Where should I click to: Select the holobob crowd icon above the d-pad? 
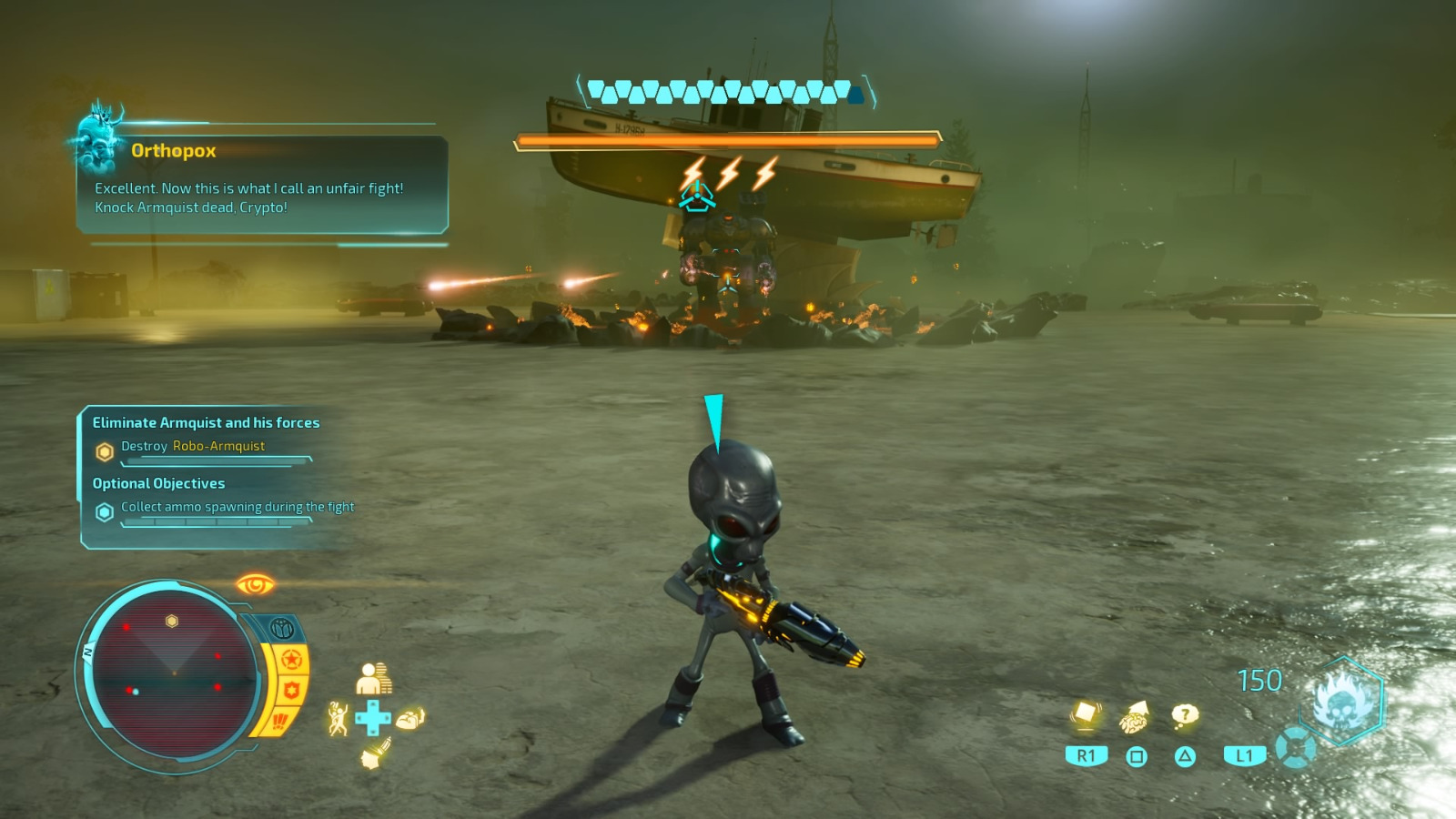373,678
